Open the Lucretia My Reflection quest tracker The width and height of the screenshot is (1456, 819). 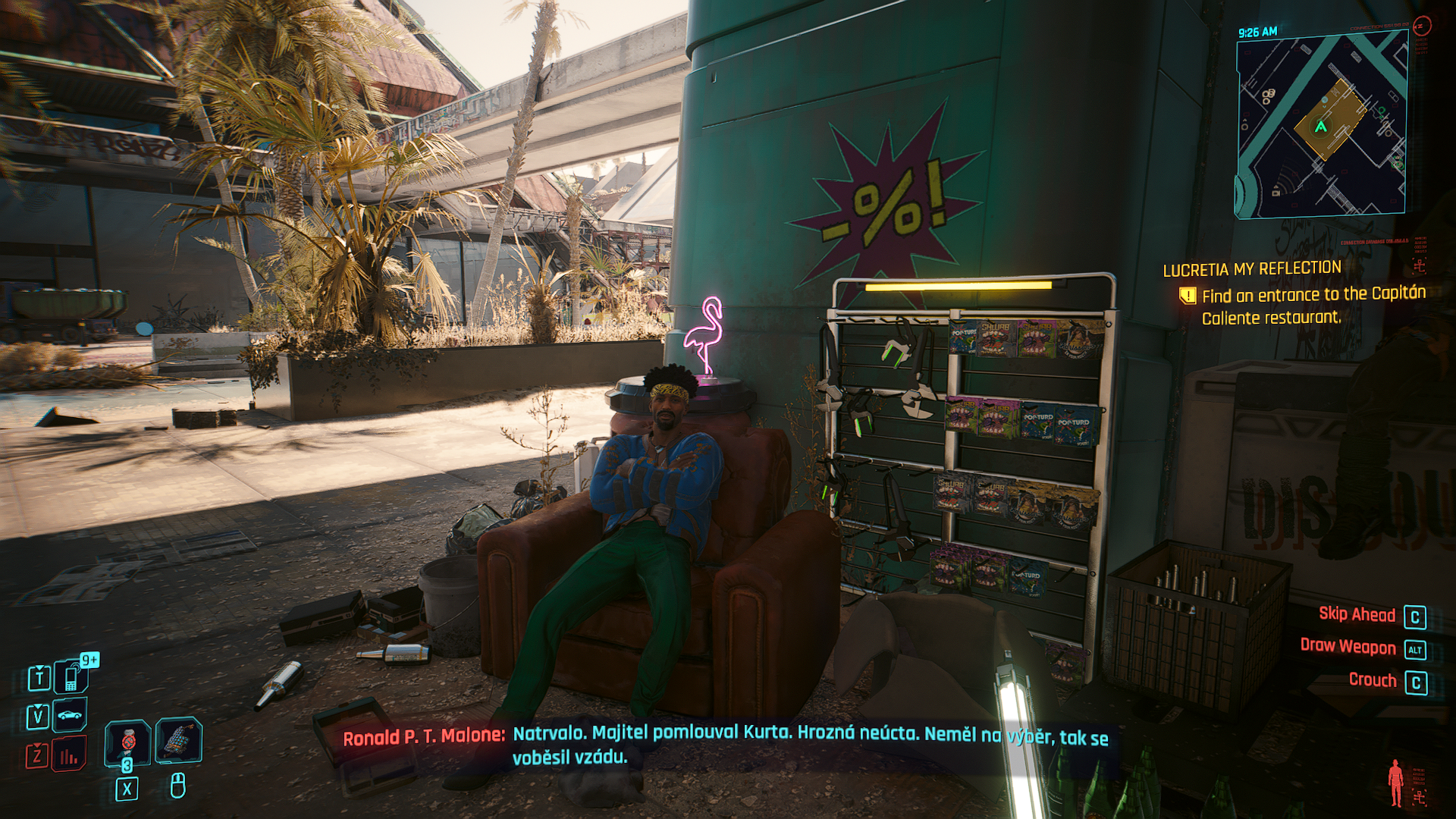tap(1252, 268)
